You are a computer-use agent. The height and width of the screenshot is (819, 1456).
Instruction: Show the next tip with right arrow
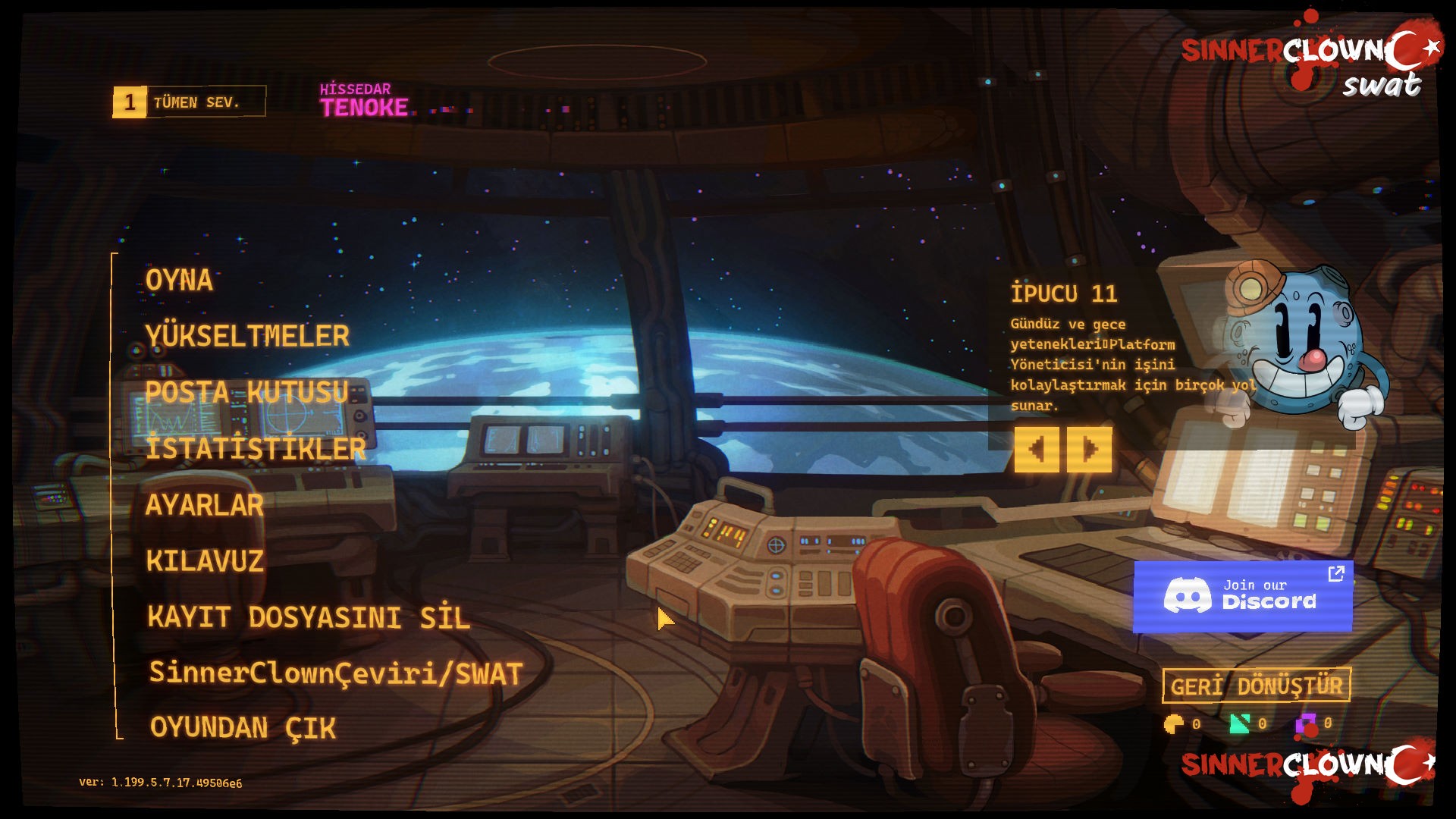pos(1090,450)
